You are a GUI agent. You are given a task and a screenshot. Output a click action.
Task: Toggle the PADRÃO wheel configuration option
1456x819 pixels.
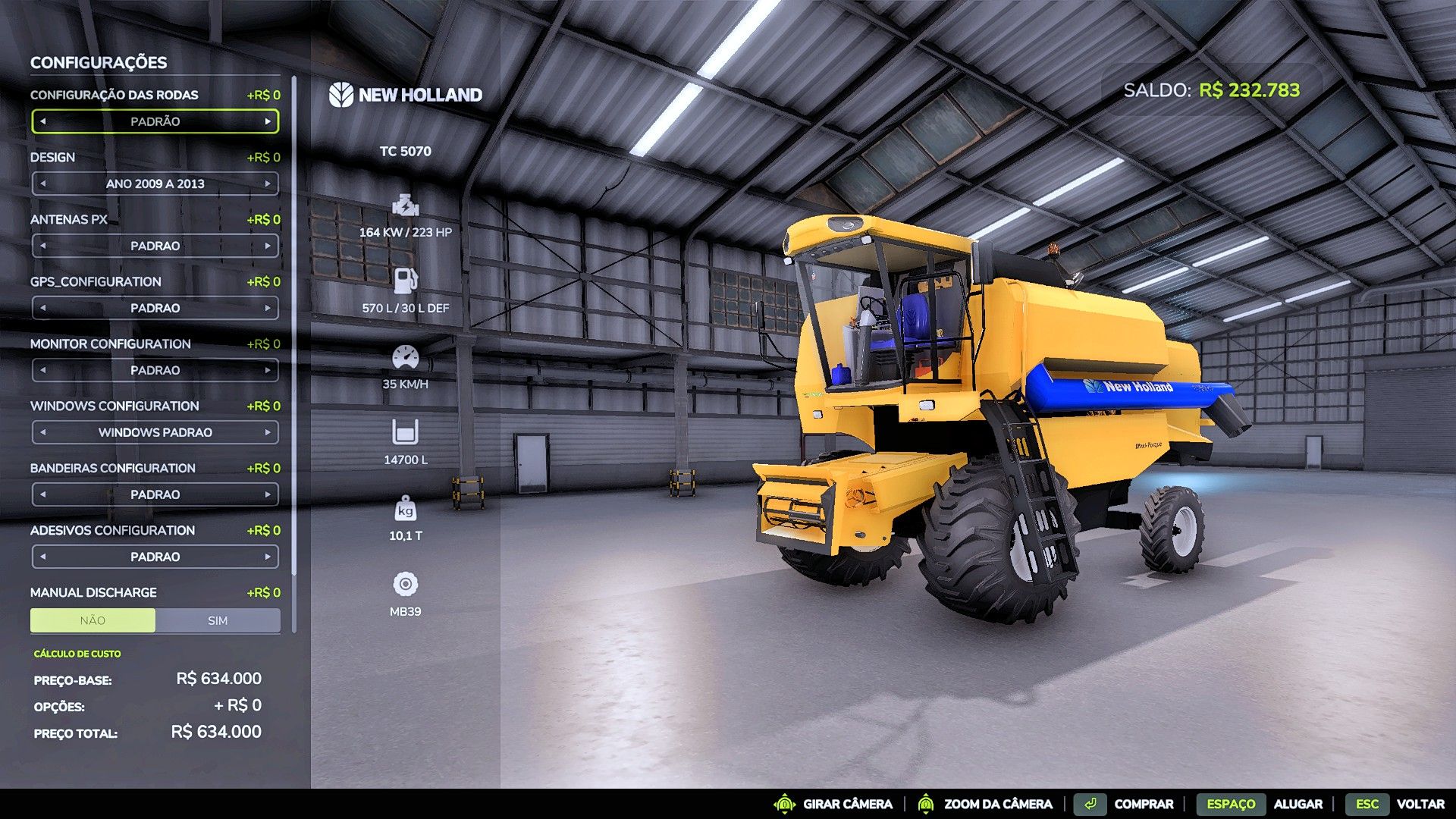(x=155, y=121)
